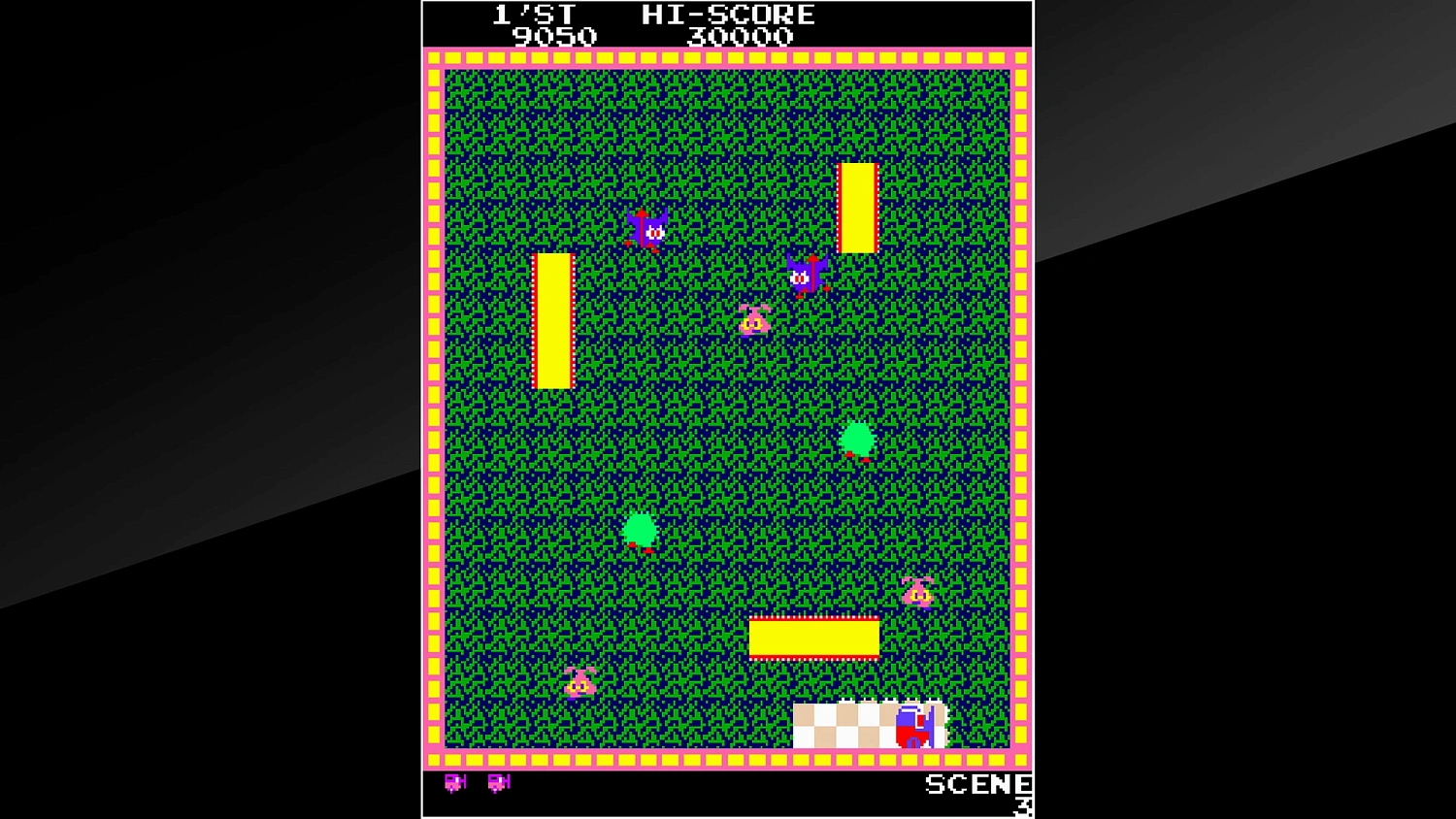Click the tall yellow block on the left
This screenshot has width=1456, height=819.
coord(555,320)
